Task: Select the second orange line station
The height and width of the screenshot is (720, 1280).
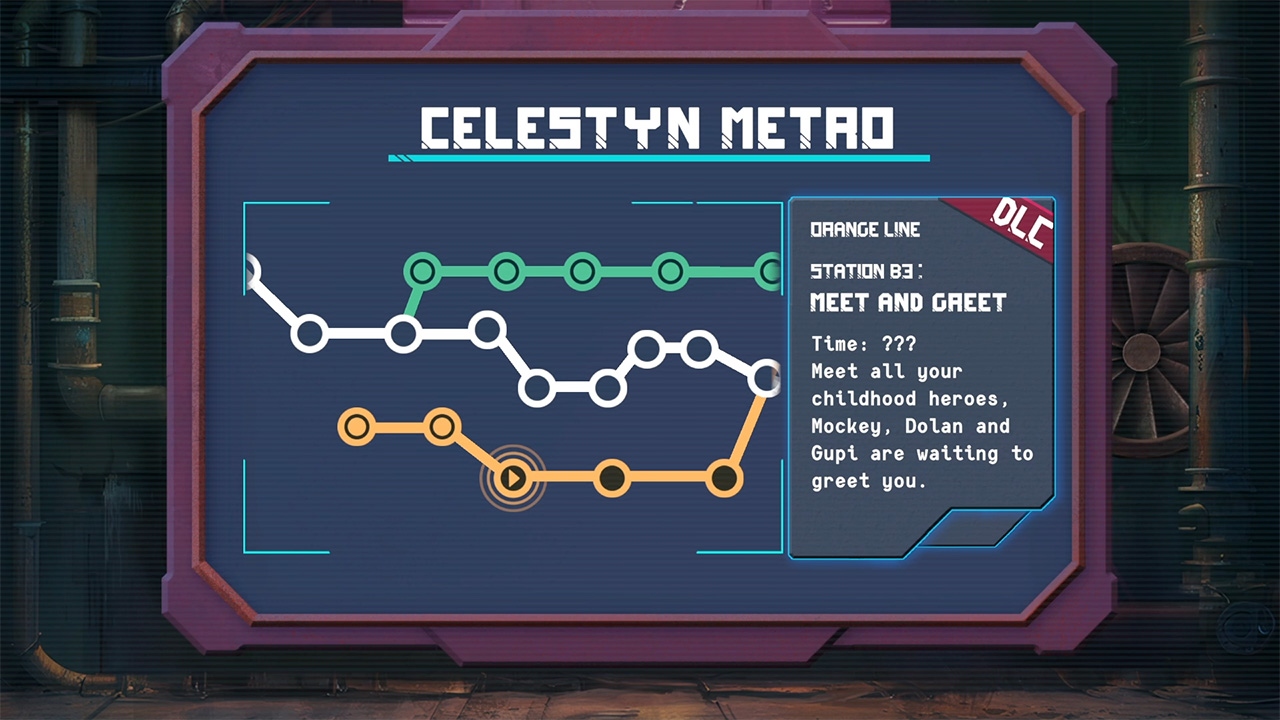Action: [442, 425]
